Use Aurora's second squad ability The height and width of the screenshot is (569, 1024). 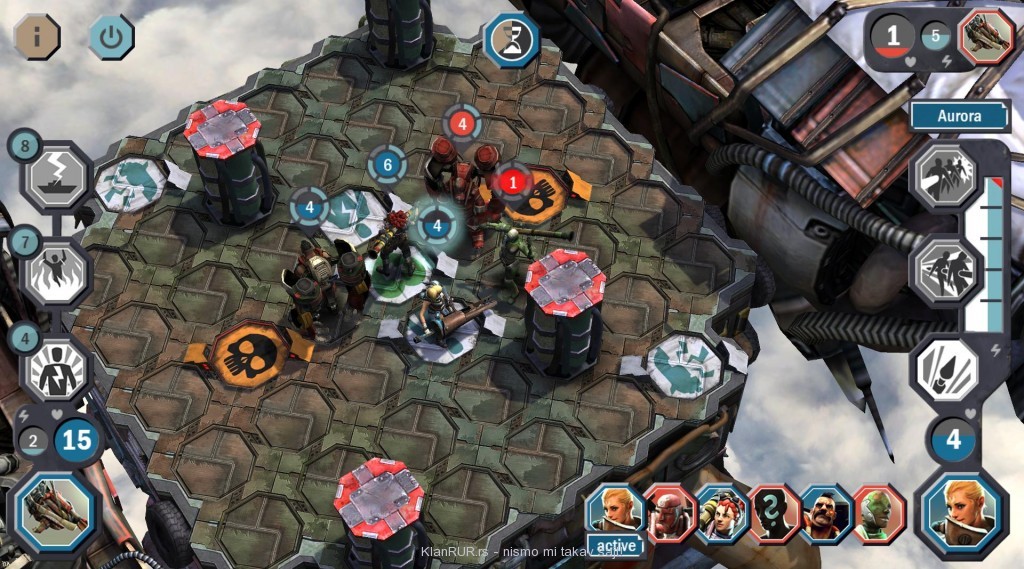946,270
